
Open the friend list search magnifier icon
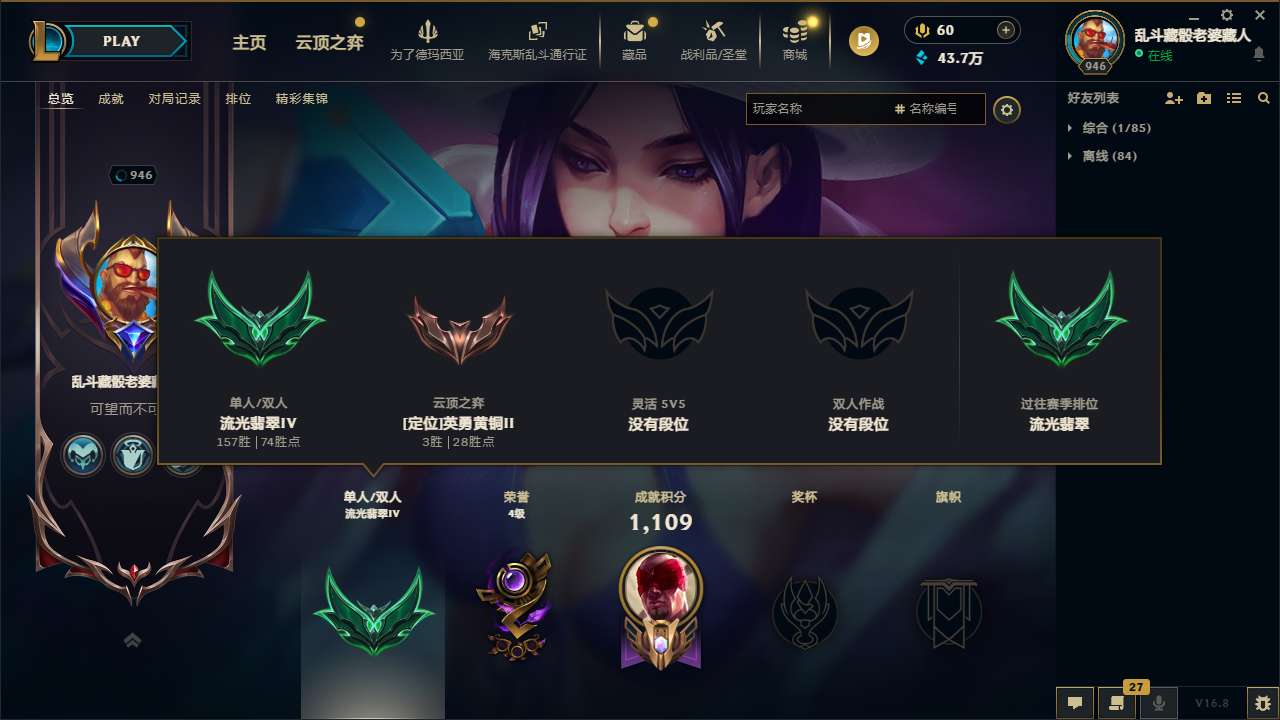[x=1264, y=98]
